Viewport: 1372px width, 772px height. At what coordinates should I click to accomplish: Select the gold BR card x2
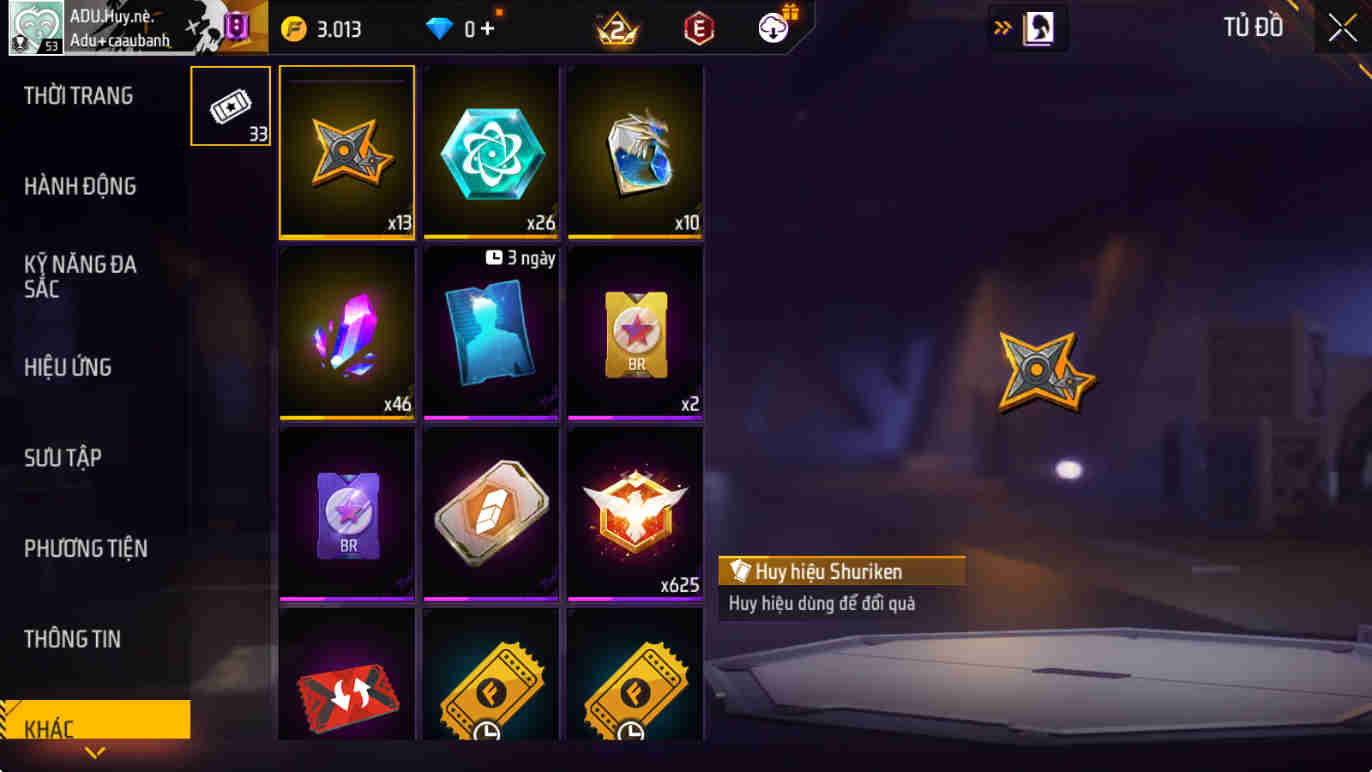[635, 335]
